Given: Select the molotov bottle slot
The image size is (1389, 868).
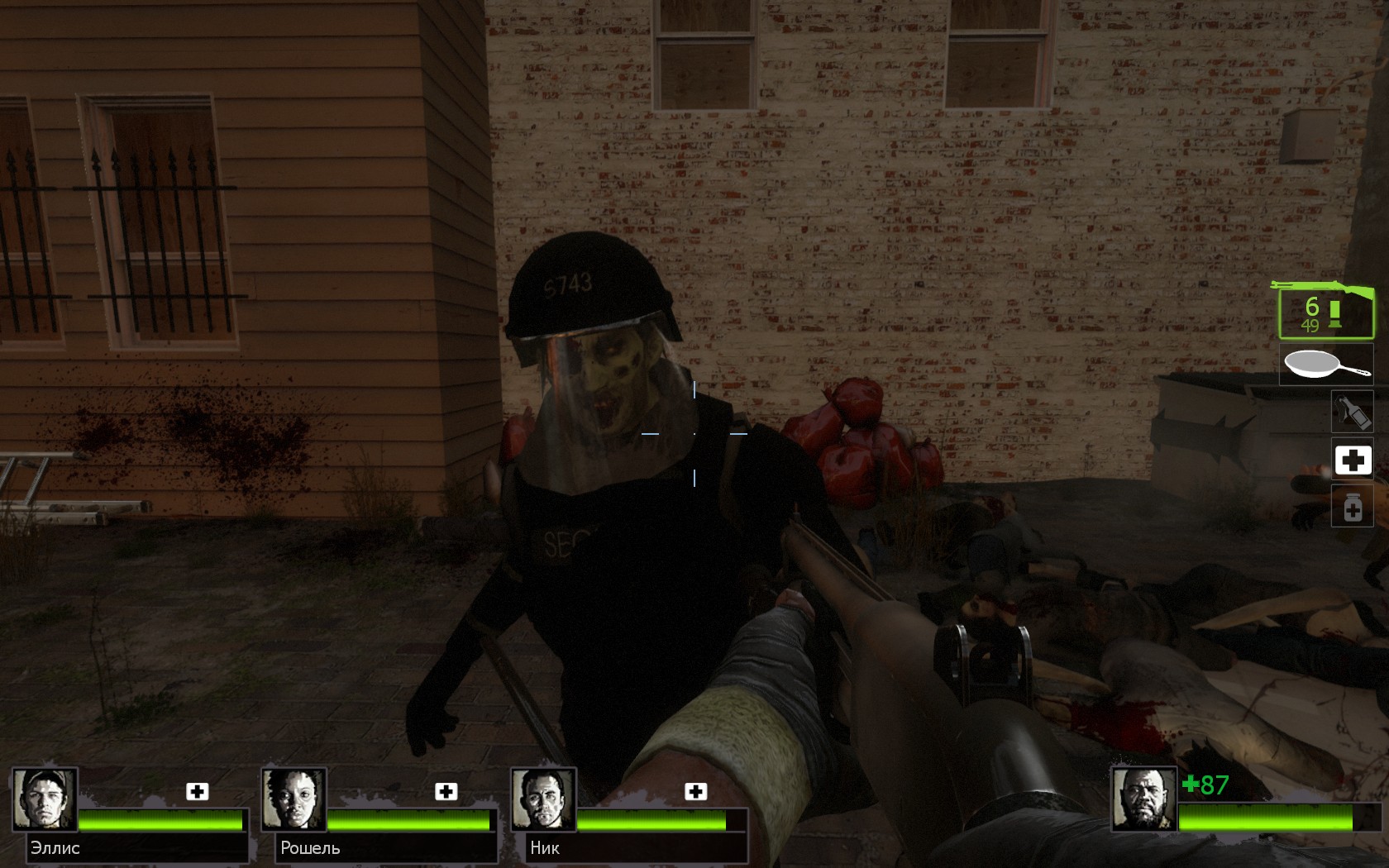Looking at the screenshot, I should (1352, 411).
